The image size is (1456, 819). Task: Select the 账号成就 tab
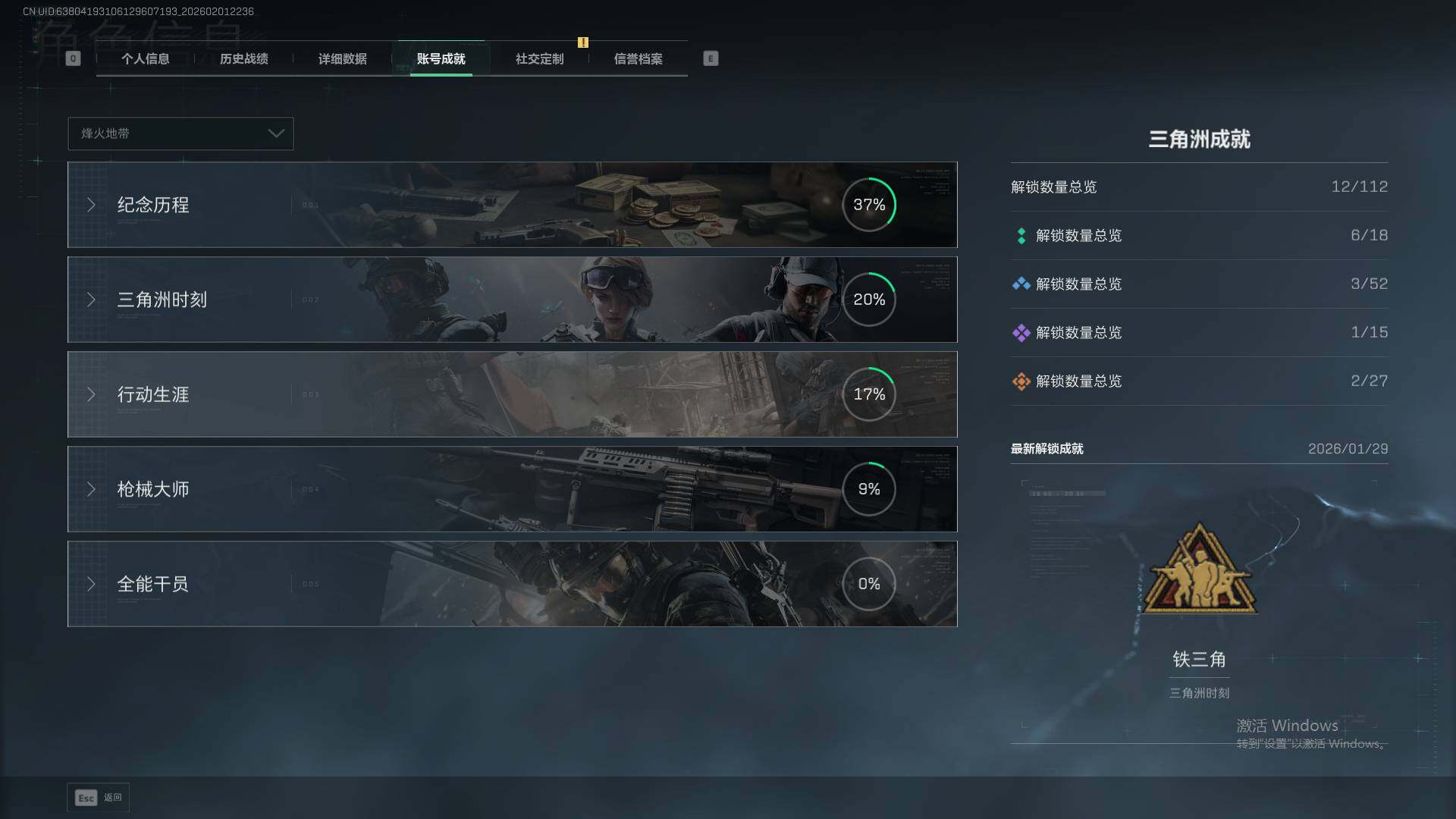click(x=441, y=59)
